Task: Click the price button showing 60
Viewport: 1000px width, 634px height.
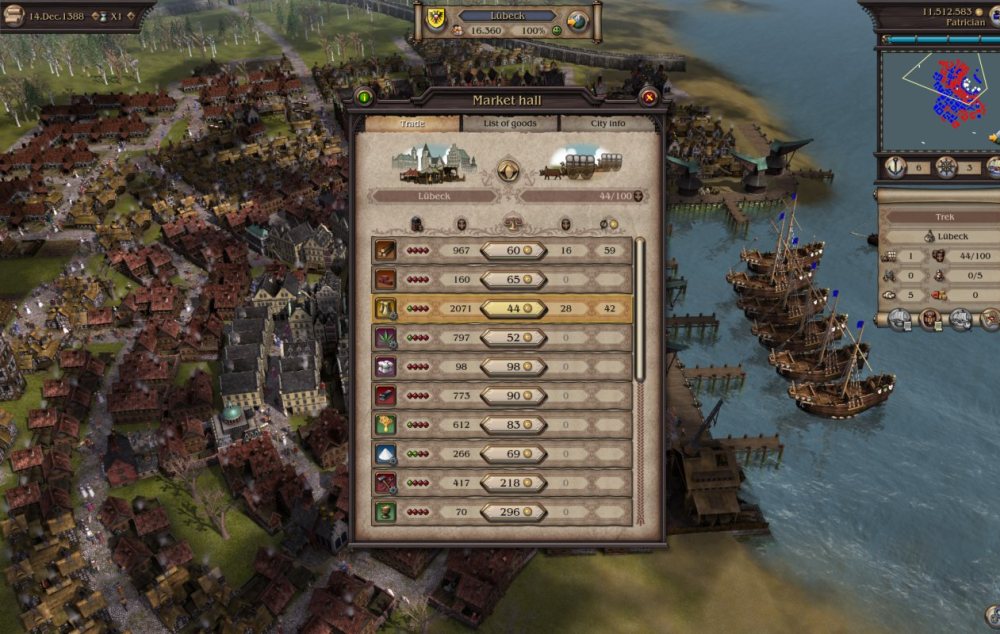Action: (x=513, y=250)
